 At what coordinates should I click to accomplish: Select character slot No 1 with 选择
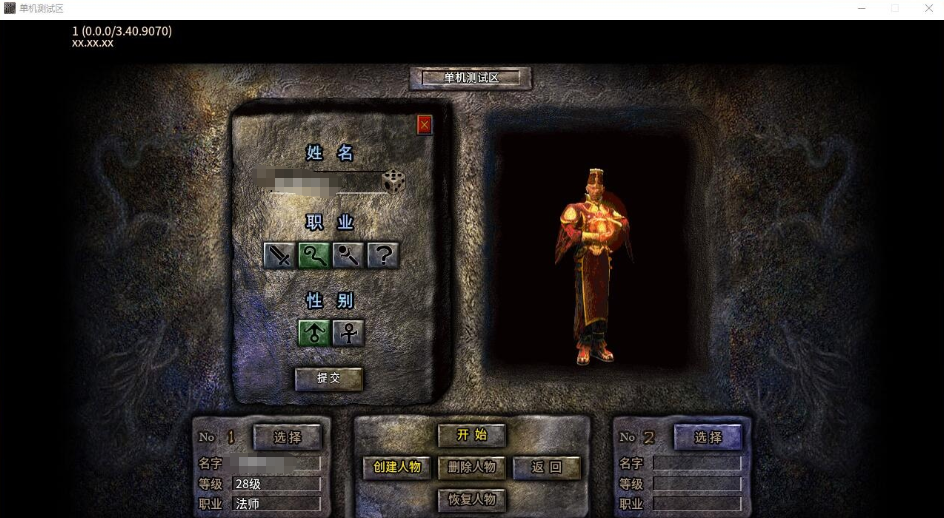pyautogui.click(x=287, y=437)
